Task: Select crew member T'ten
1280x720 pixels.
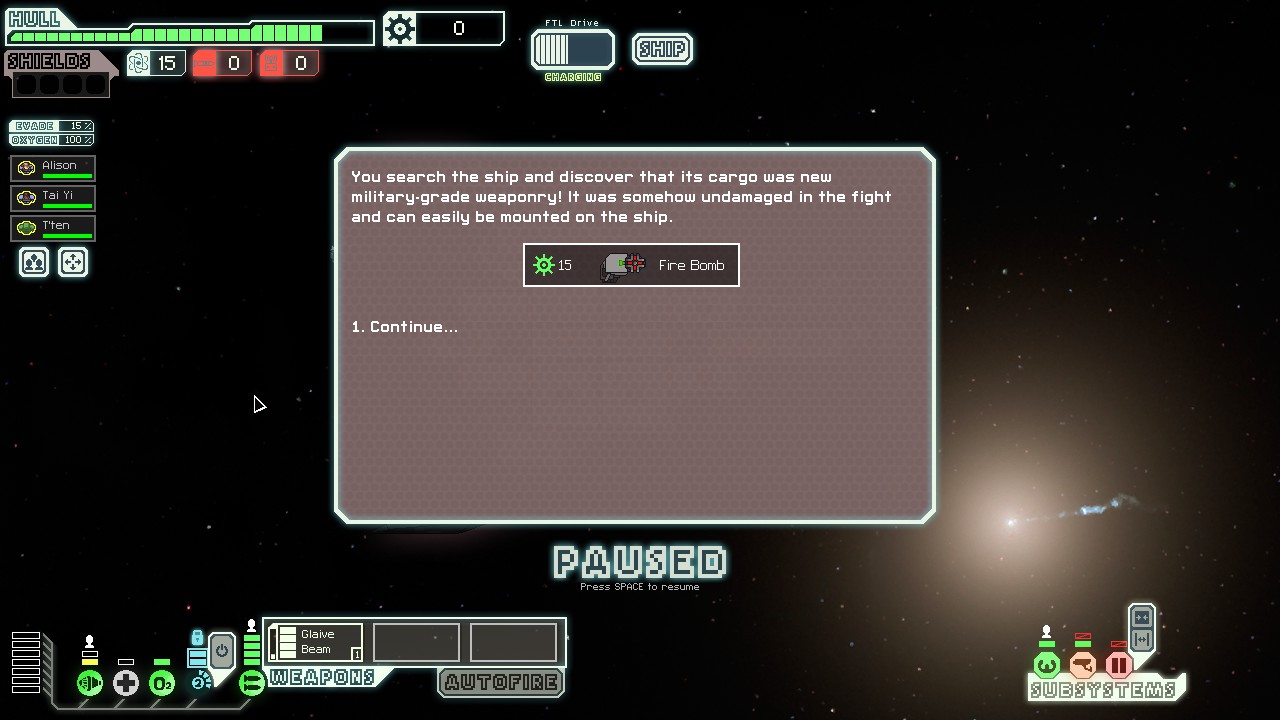Action: pos(53,227)
